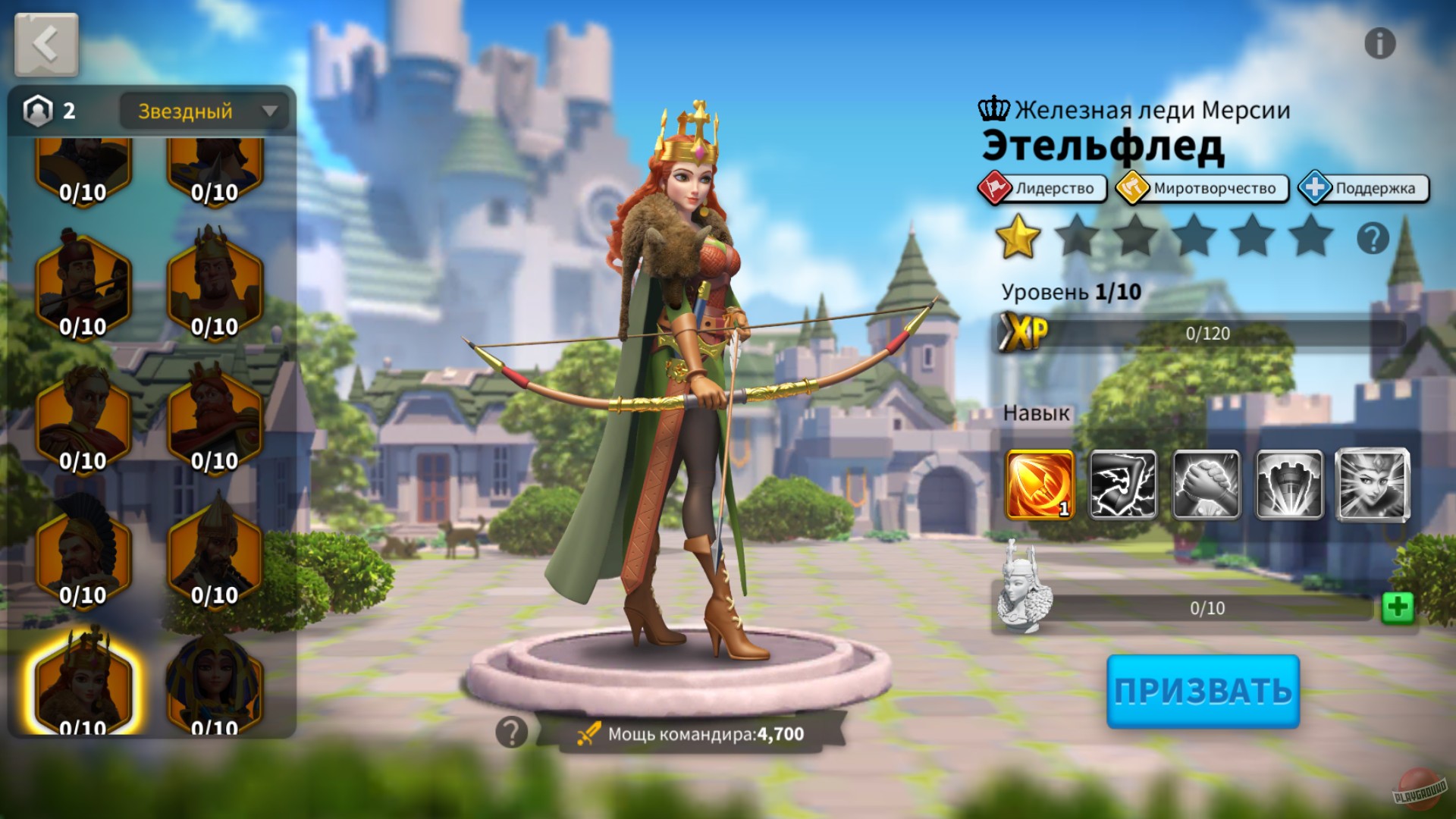Click the question mark next to commander power
Screen dimensions: 1456x819
tap(511, 731)
